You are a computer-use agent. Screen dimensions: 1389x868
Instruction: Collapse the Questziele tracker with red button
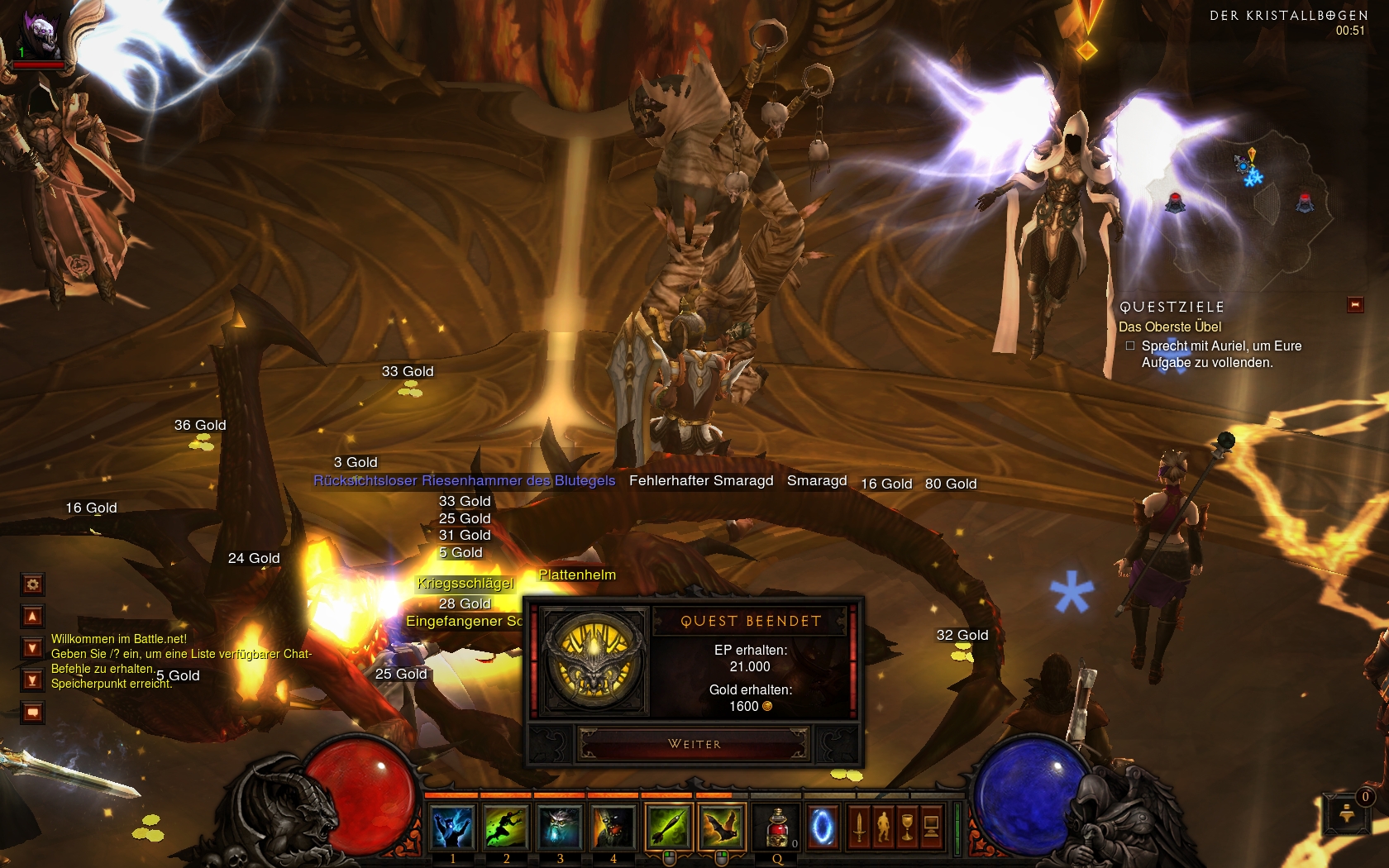1355,305
